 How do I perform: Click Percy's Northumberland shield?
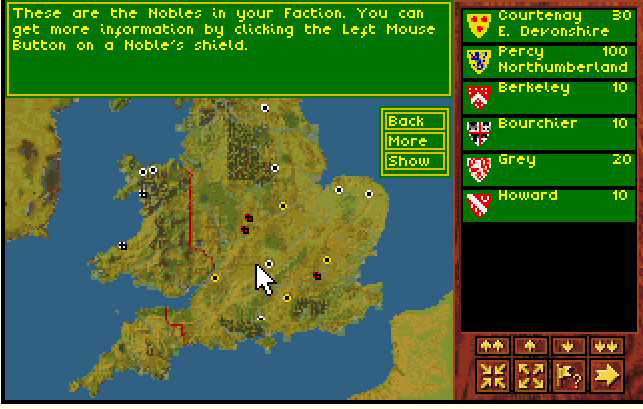click(478, 60)
